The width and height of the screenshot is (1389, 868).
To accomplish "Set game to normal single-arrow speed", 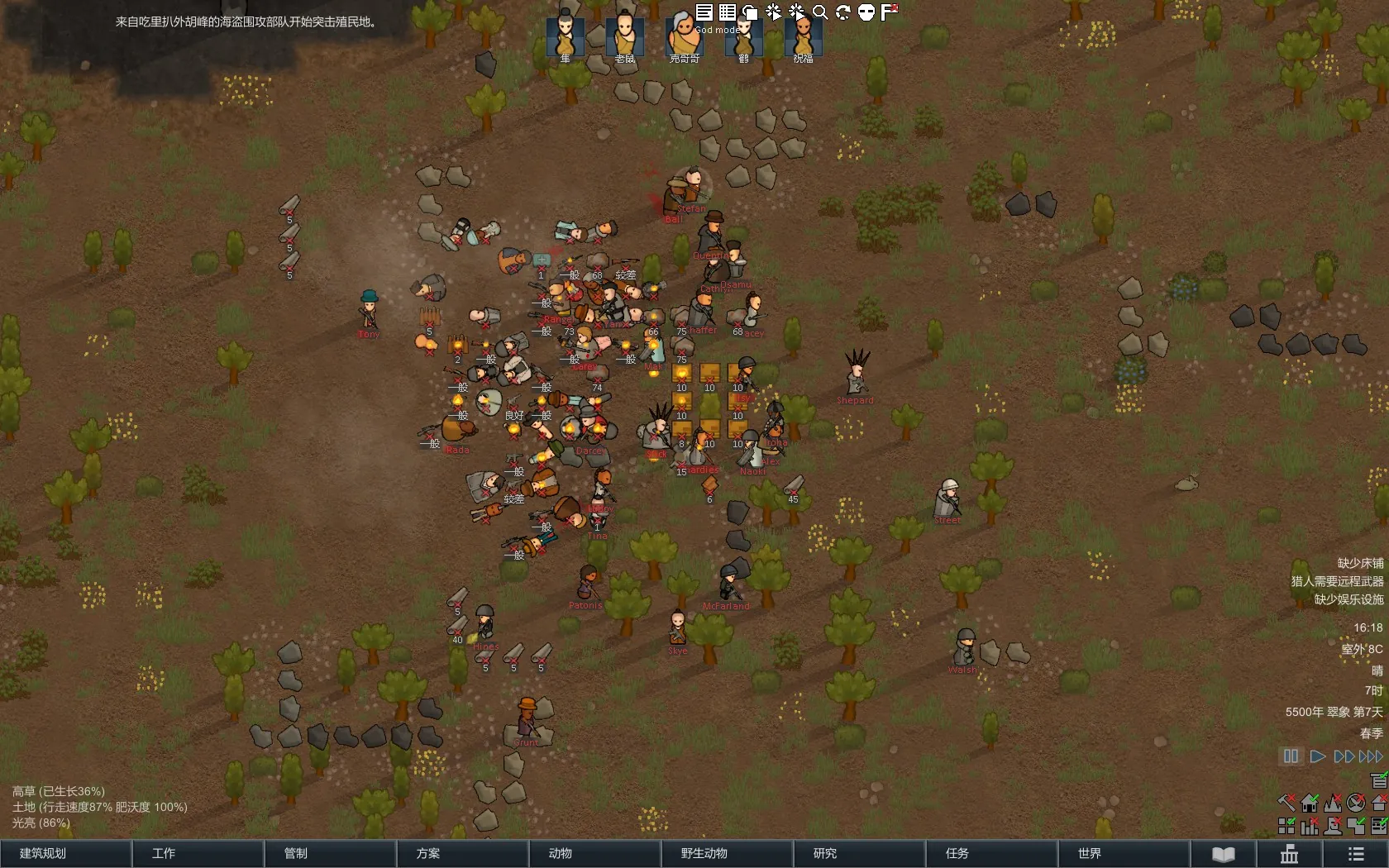I will coord(1318,756).
